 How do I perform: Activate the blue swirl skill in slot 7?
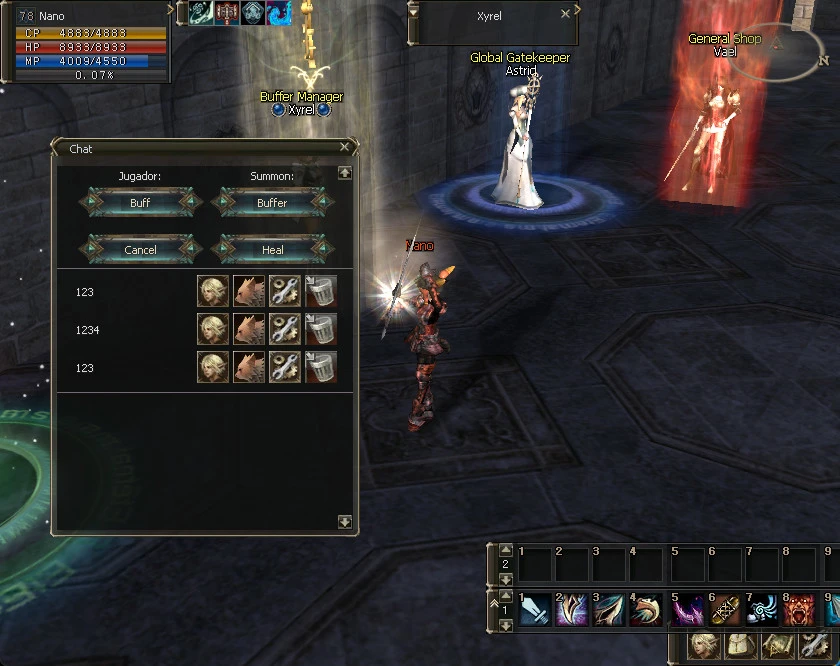(x=762, y=610)
